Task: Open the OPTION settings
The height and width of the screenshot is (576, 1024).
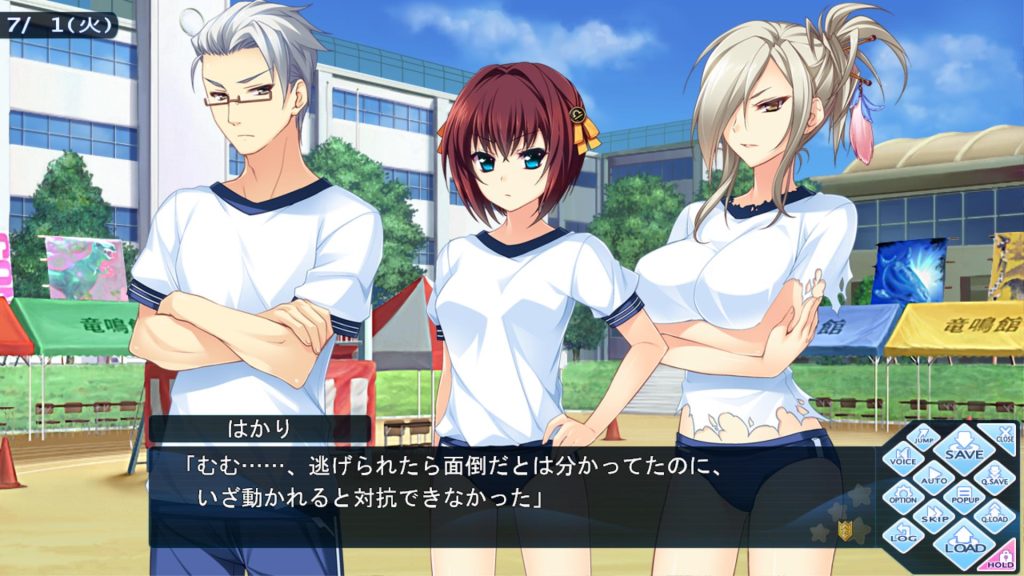Action: [903, 496]
